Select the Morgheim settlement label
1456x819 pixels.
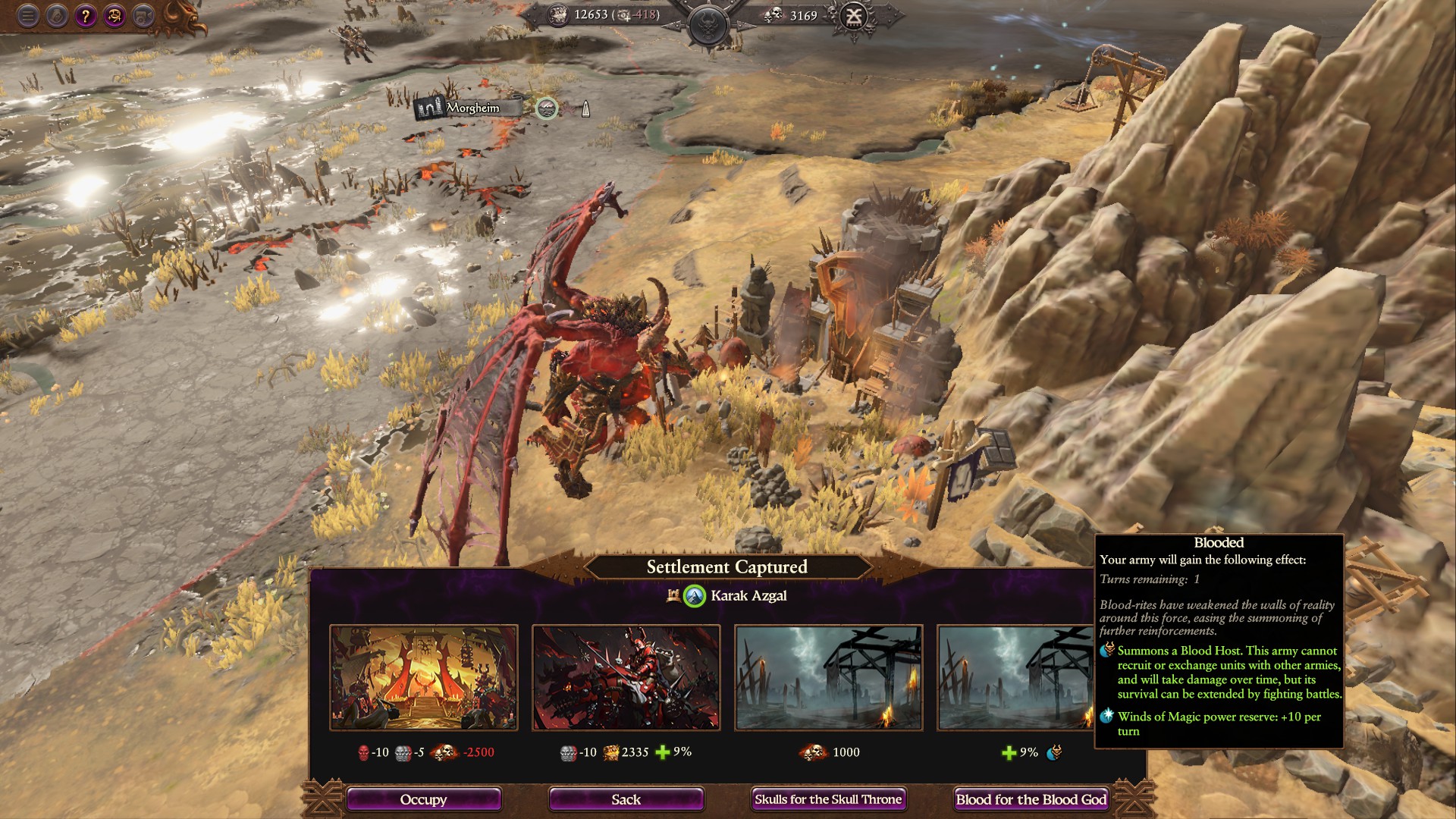tap(472, 108)
